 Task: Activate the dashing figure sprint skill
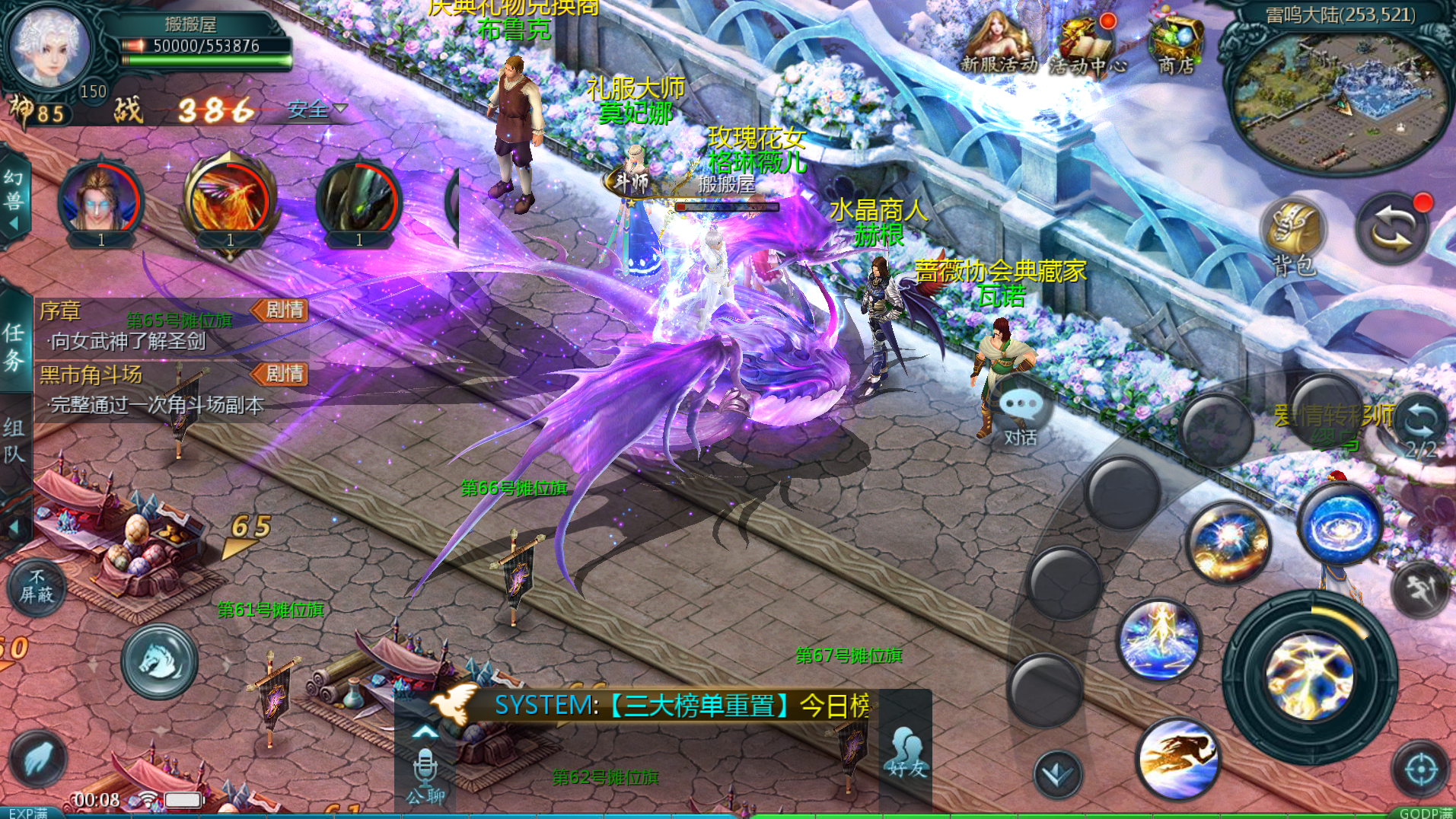(1177, 757)
